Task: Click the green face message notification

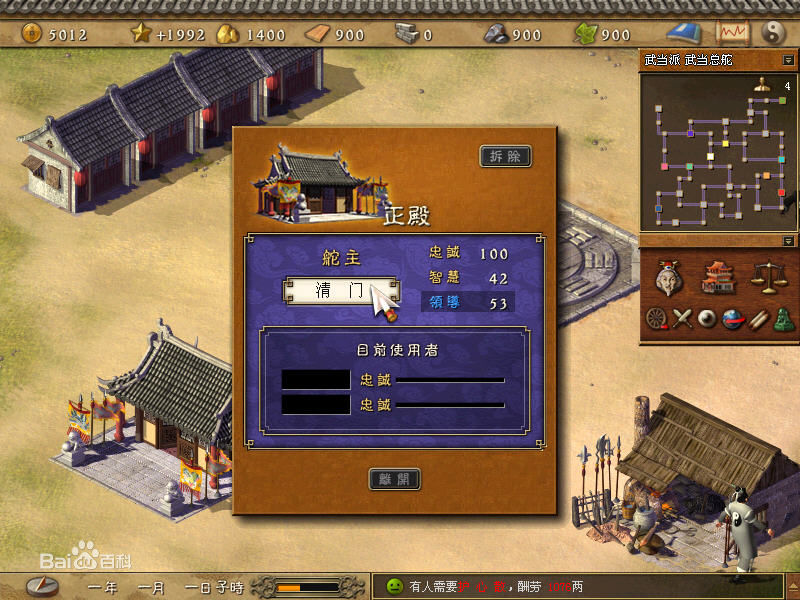Action: click(x=393, y=586)
